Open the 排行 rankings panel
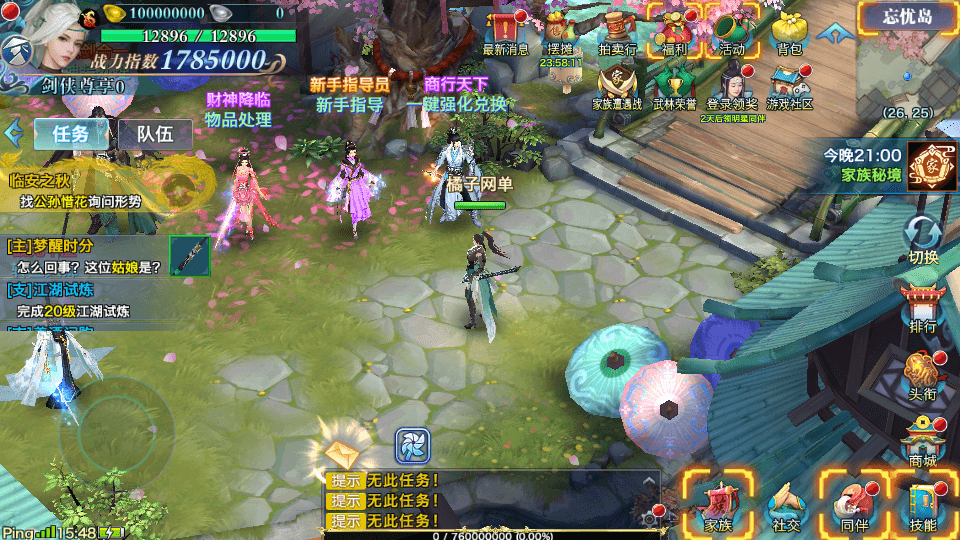The width and height of the screenshot is (960, 540). point(923,308)
